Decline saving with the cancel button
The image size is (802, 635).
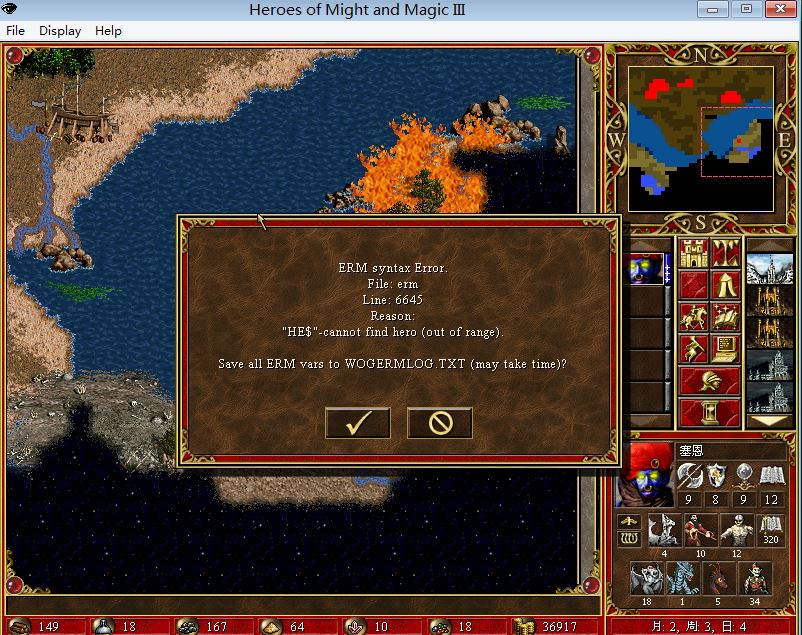[439, 423]
